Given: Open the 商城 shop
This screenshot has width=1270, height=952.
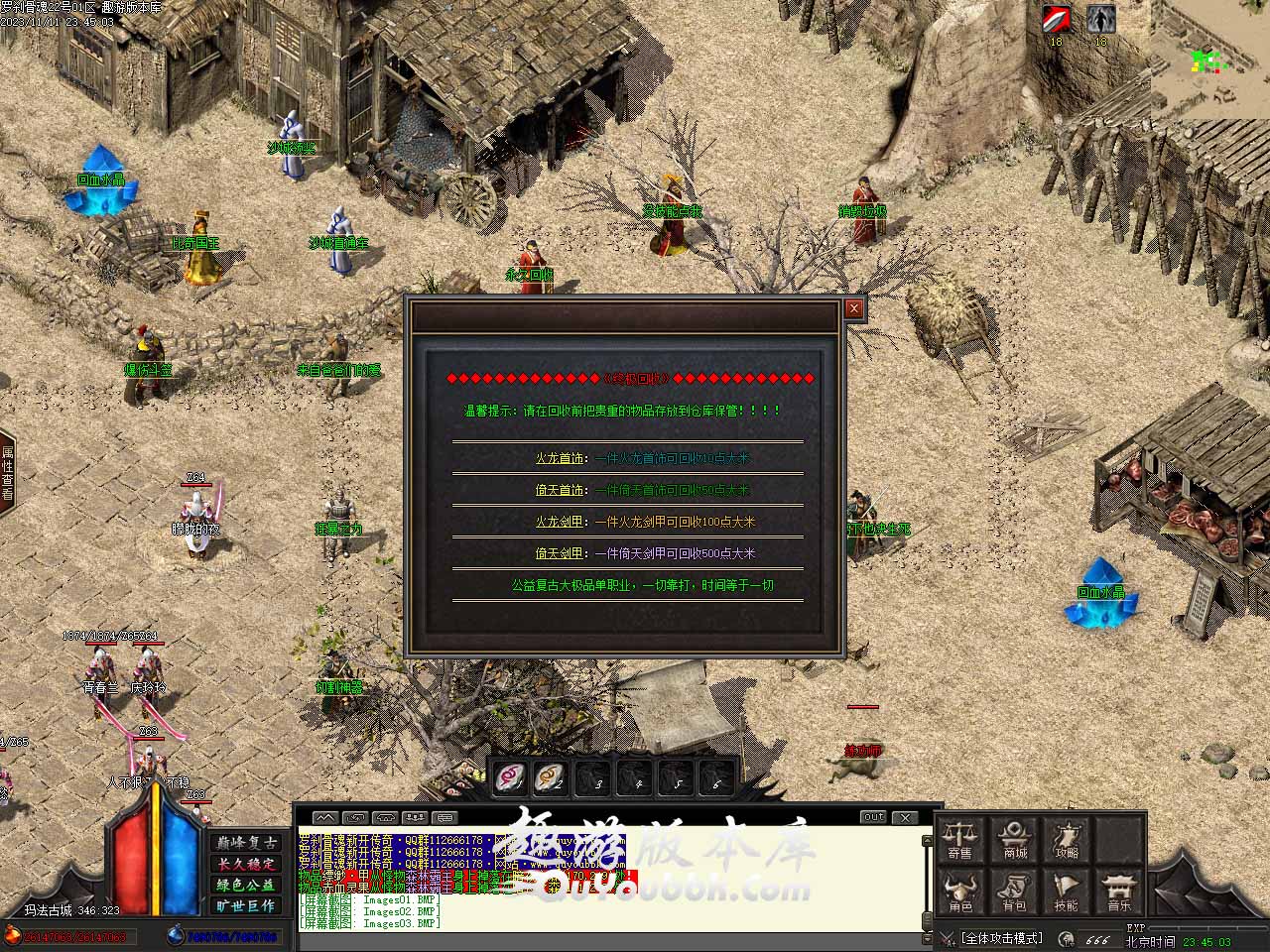Looking at the screenshot, I should pyautogui.click(x=1014, y=839).
